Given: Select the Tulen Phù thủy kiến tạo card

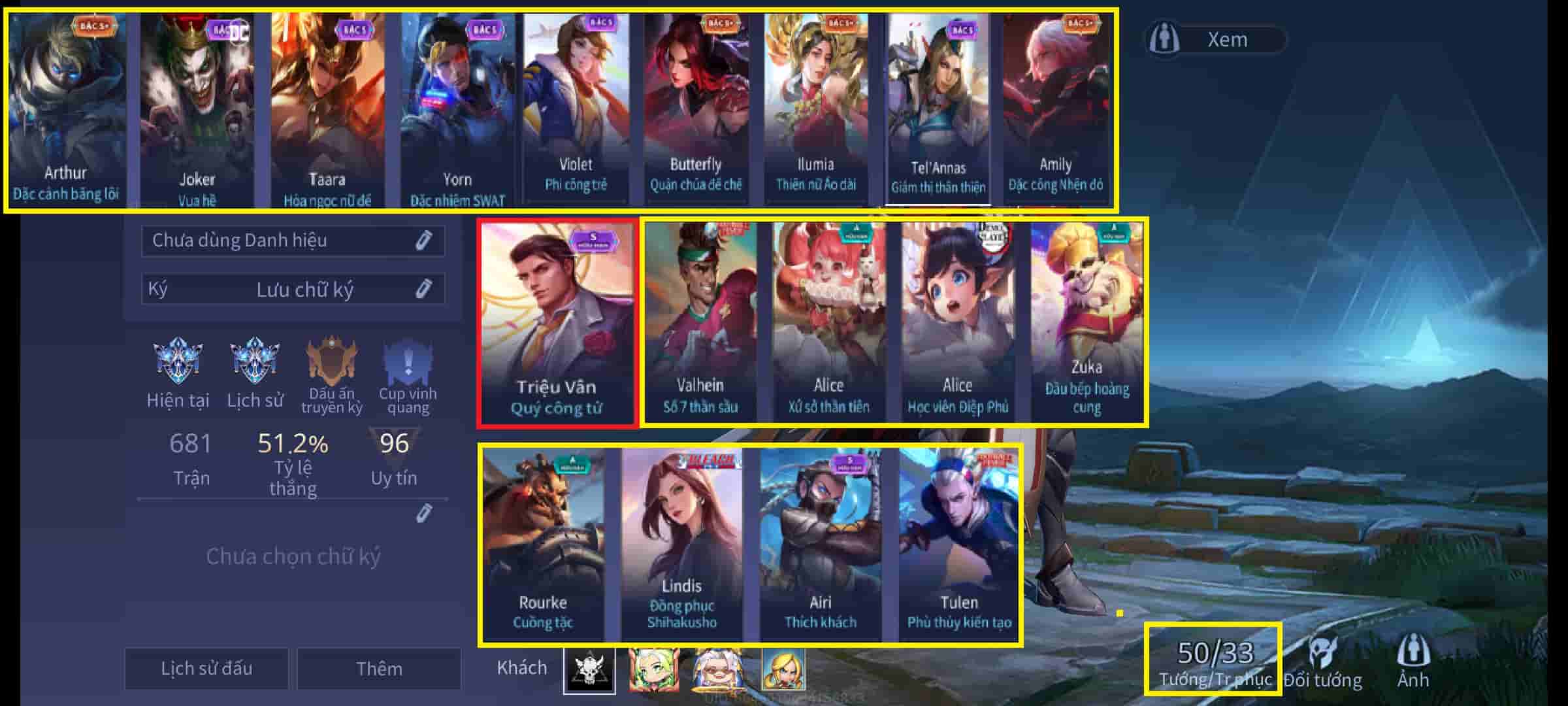Looking at the screenshot, I should click(958, 545).
